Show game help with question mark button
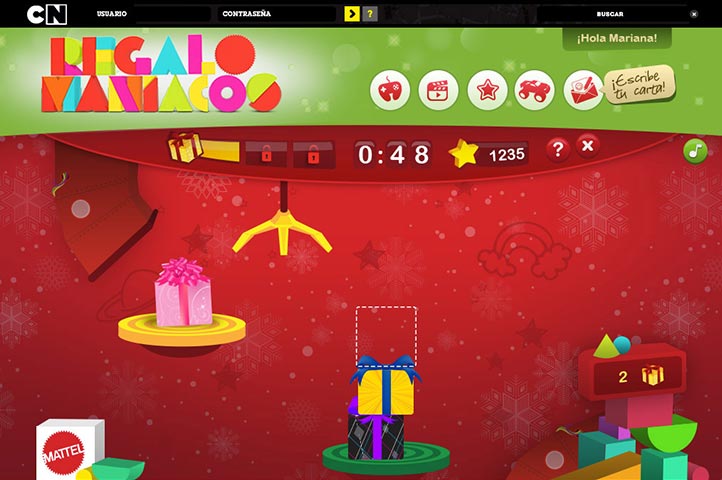This screenshot has width=722, height=480. [x=558, y=149]
